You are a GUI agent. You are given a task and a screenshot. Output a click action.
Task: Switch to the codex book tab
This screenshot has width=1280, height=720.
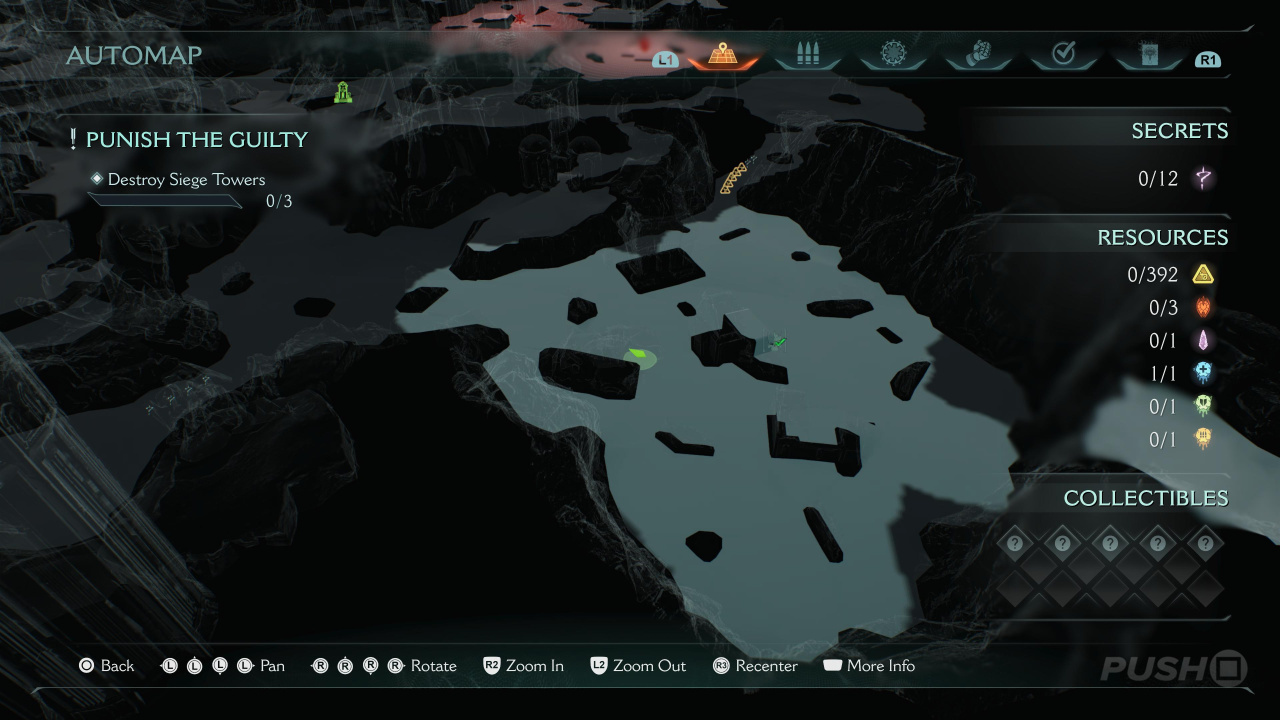pos(1148,54)
